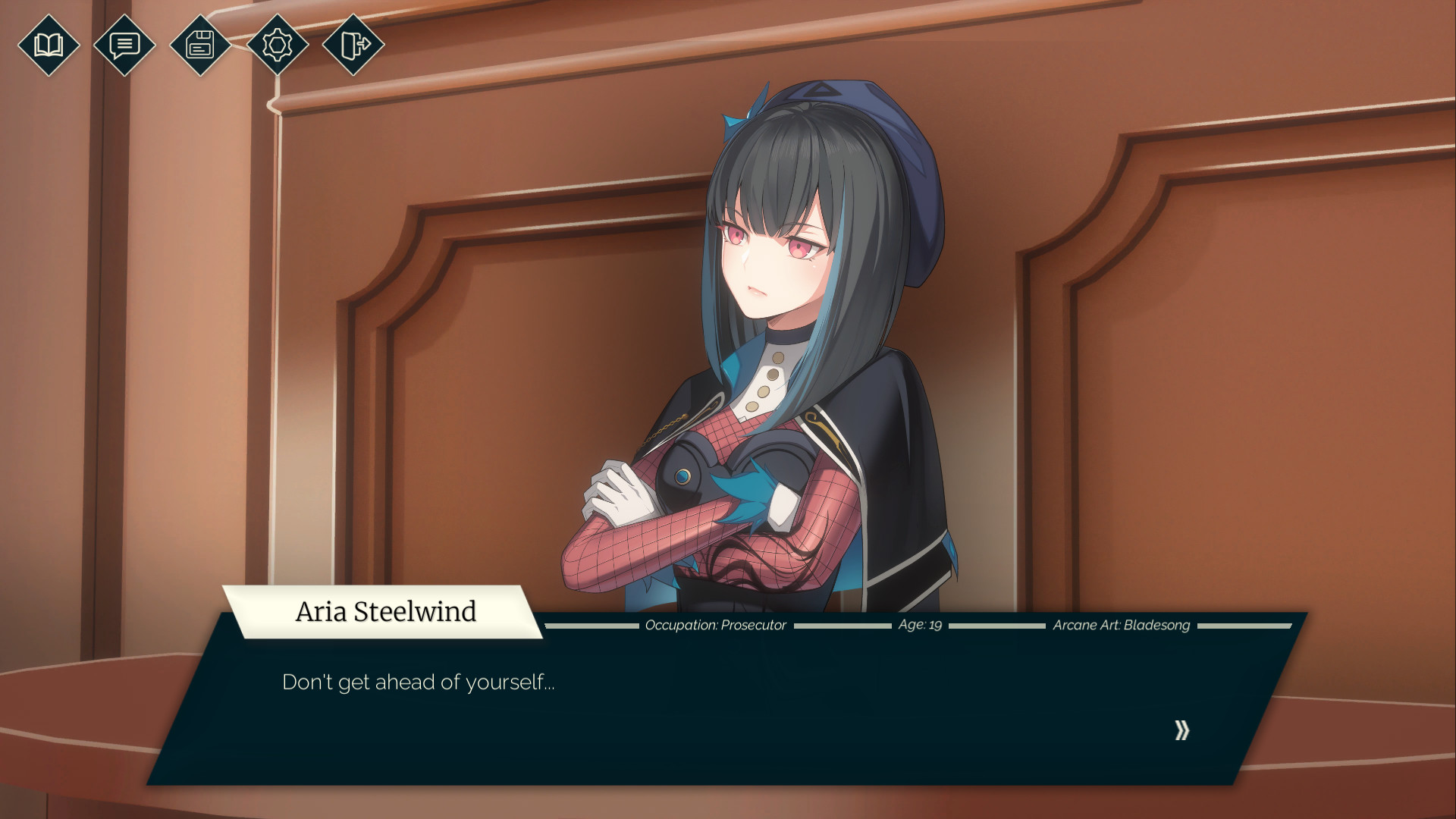Click the text saying Don't get ahead of yourself
The width and height of the screenshot is (1456, 819).
coord(419,682)
